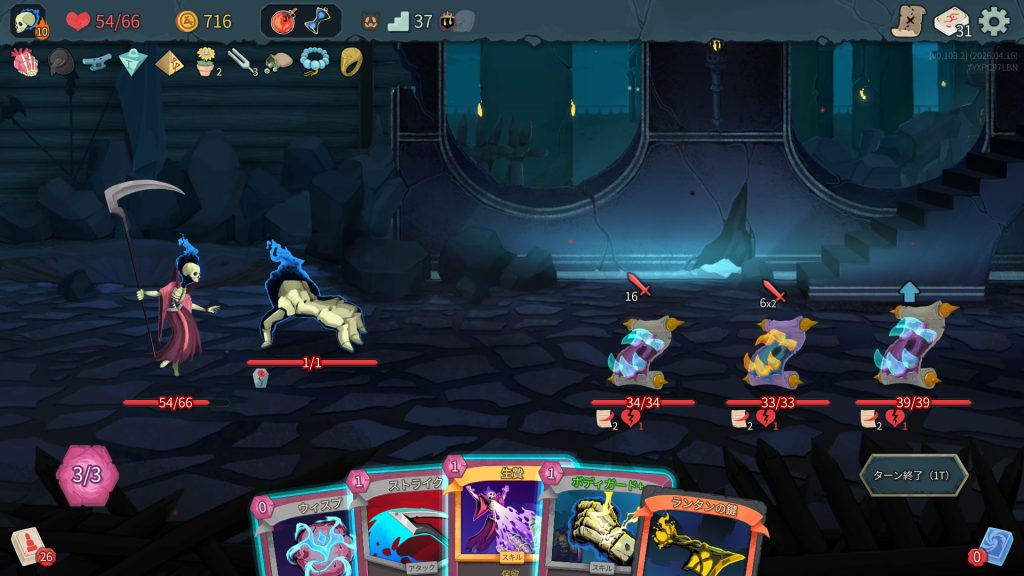
Task: Inspect the pink heart relic
Action: [24, 62]
